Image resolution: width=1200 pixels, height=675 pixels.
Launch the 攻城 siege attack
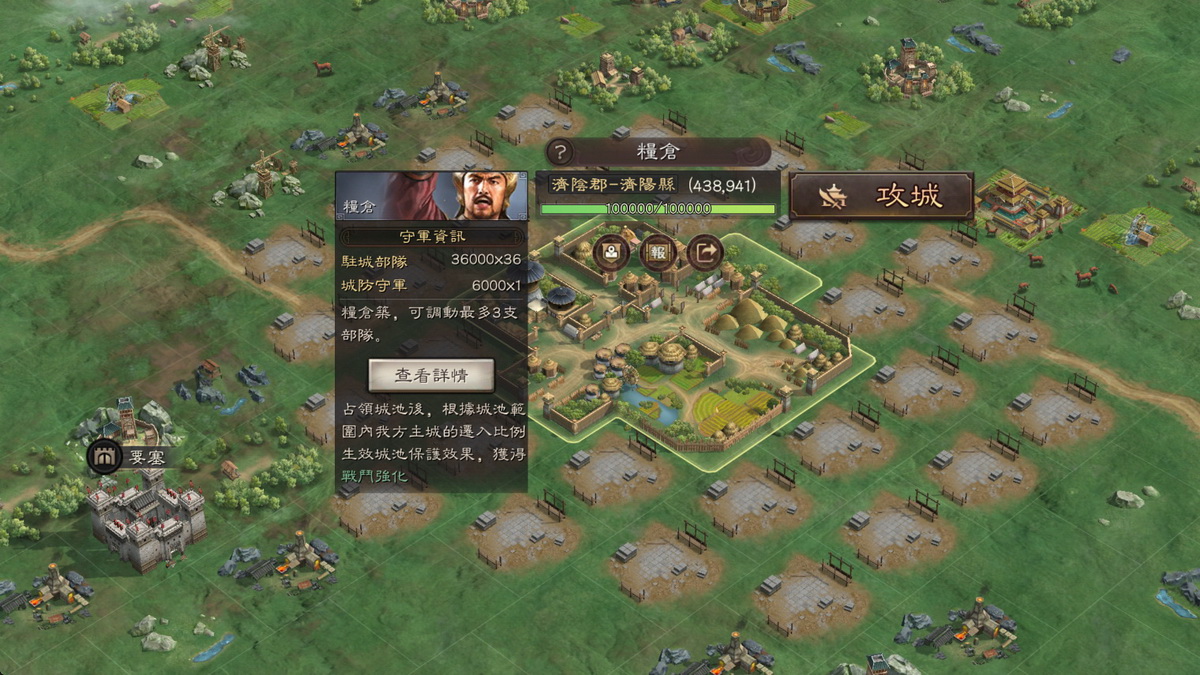(x=881, y=196)
